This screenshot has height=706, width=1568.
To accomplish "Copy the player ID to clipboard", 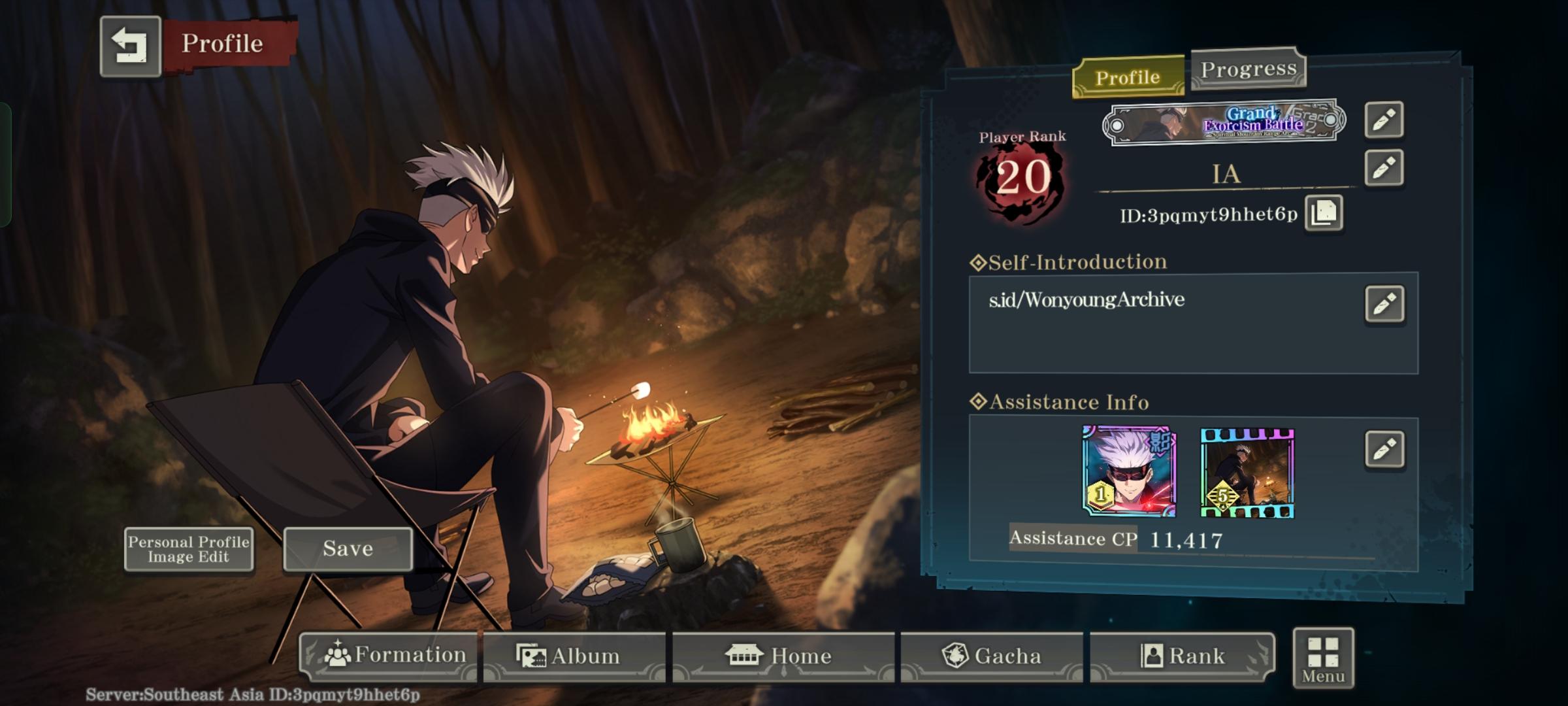I will pyautogui.click(x=1324, y=212).
